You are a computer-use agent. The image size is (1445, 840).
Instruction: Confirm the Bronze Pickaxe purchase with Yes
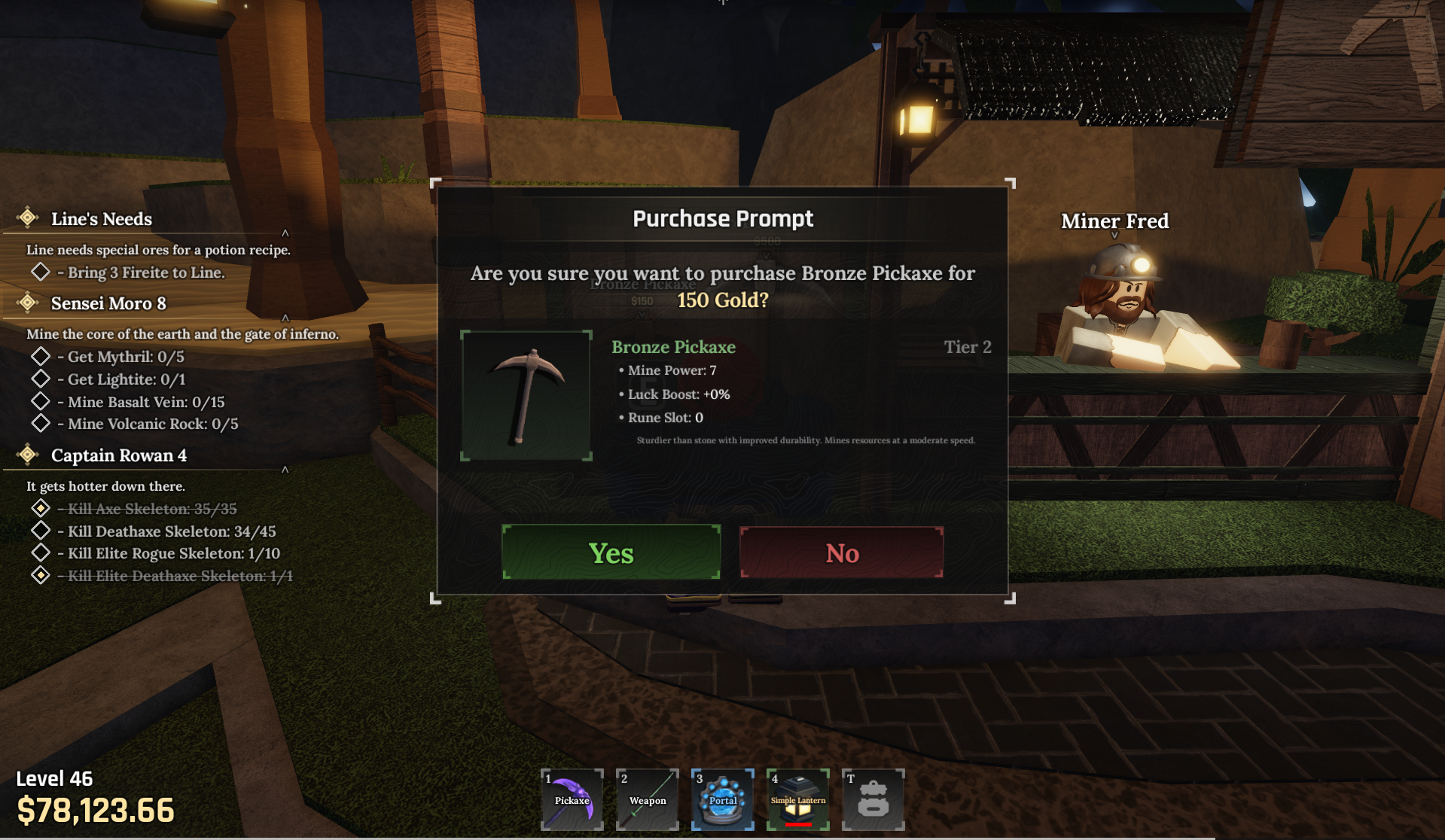[611, 552]
